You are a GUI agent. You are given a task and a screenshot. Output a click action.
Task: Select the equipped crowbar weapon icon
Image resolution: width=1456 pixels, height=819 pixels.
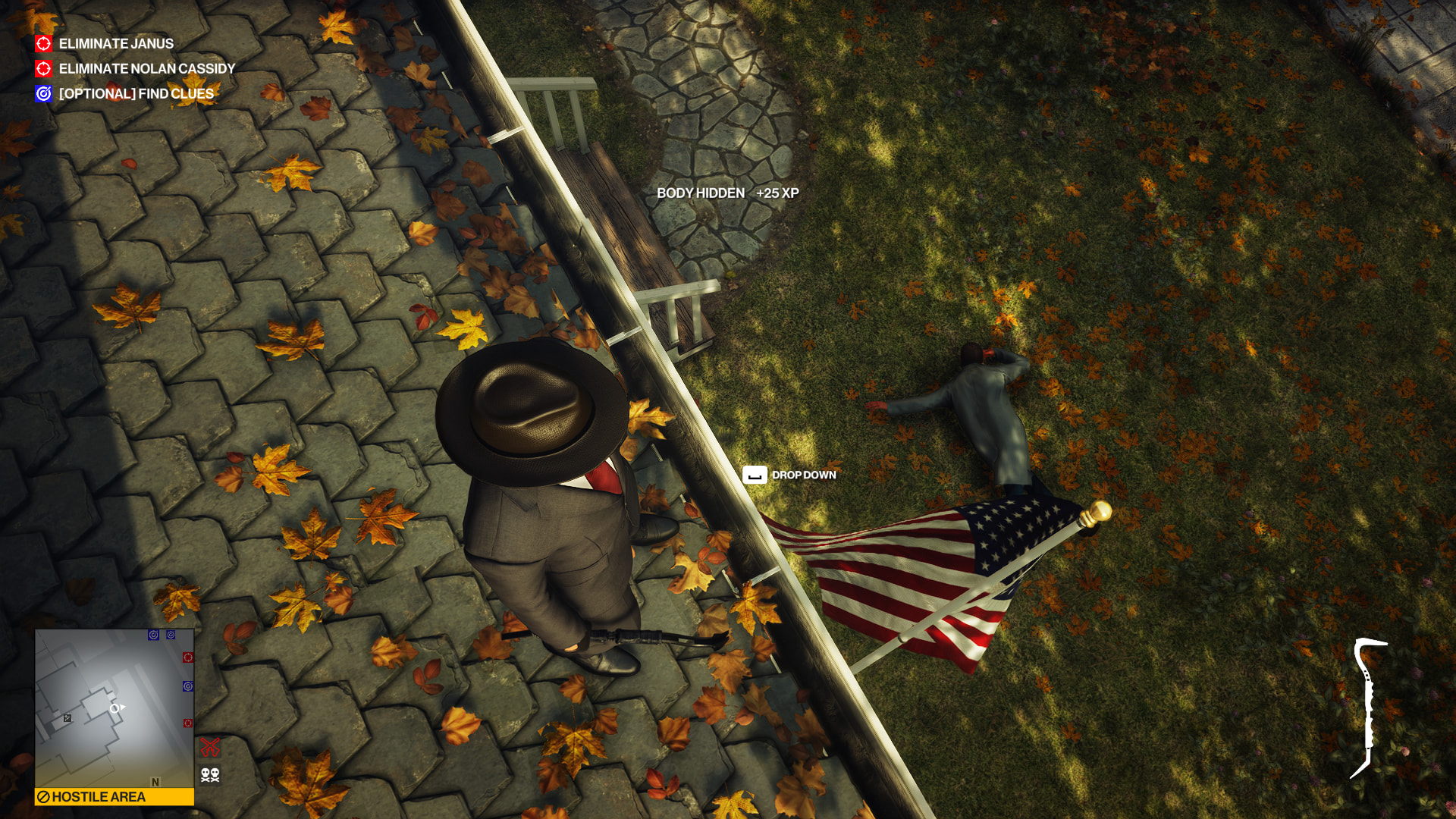(x=1368, y=708)
